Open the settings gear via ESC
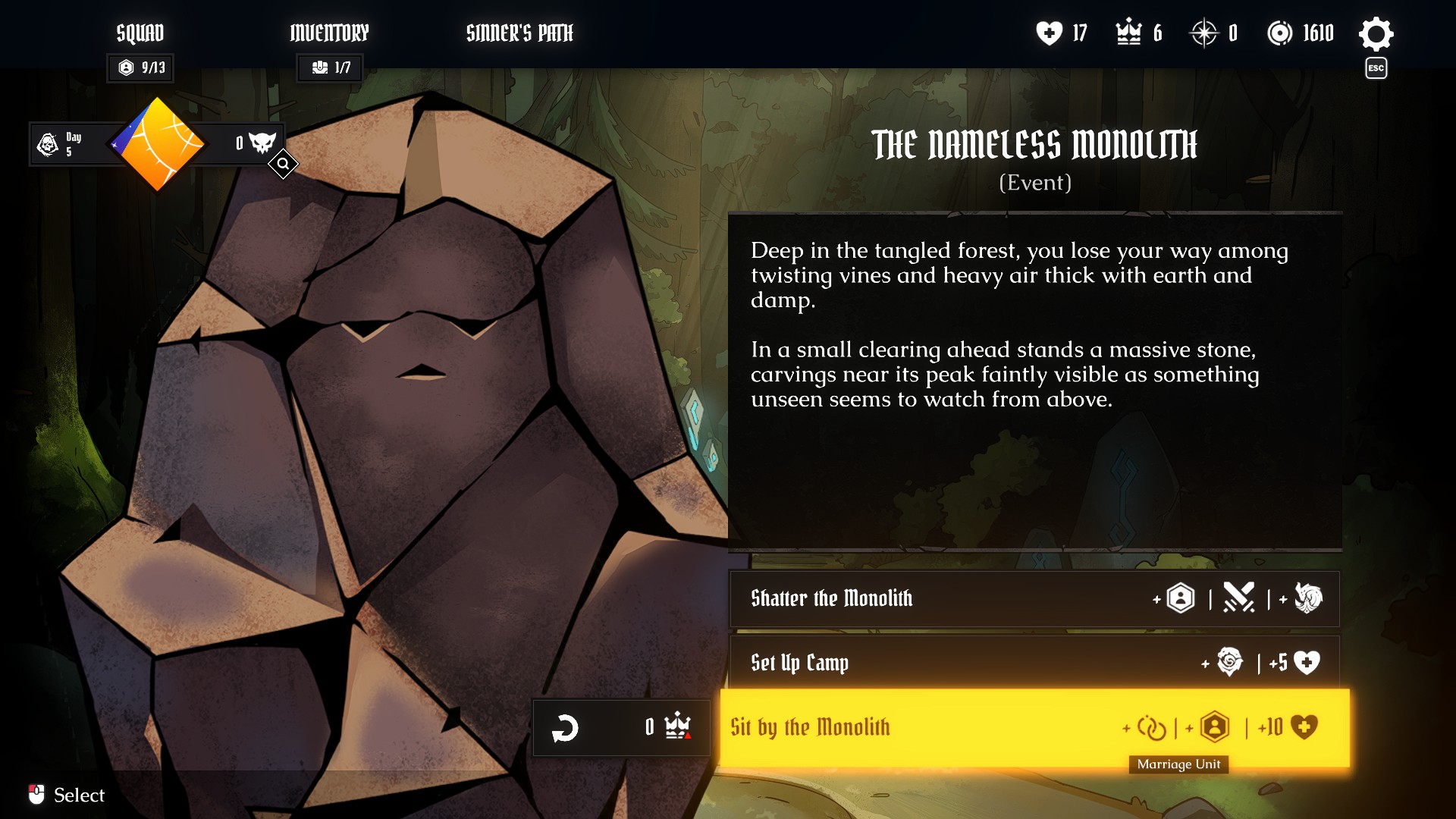 pyautogui.click(x=1376, y=33)
